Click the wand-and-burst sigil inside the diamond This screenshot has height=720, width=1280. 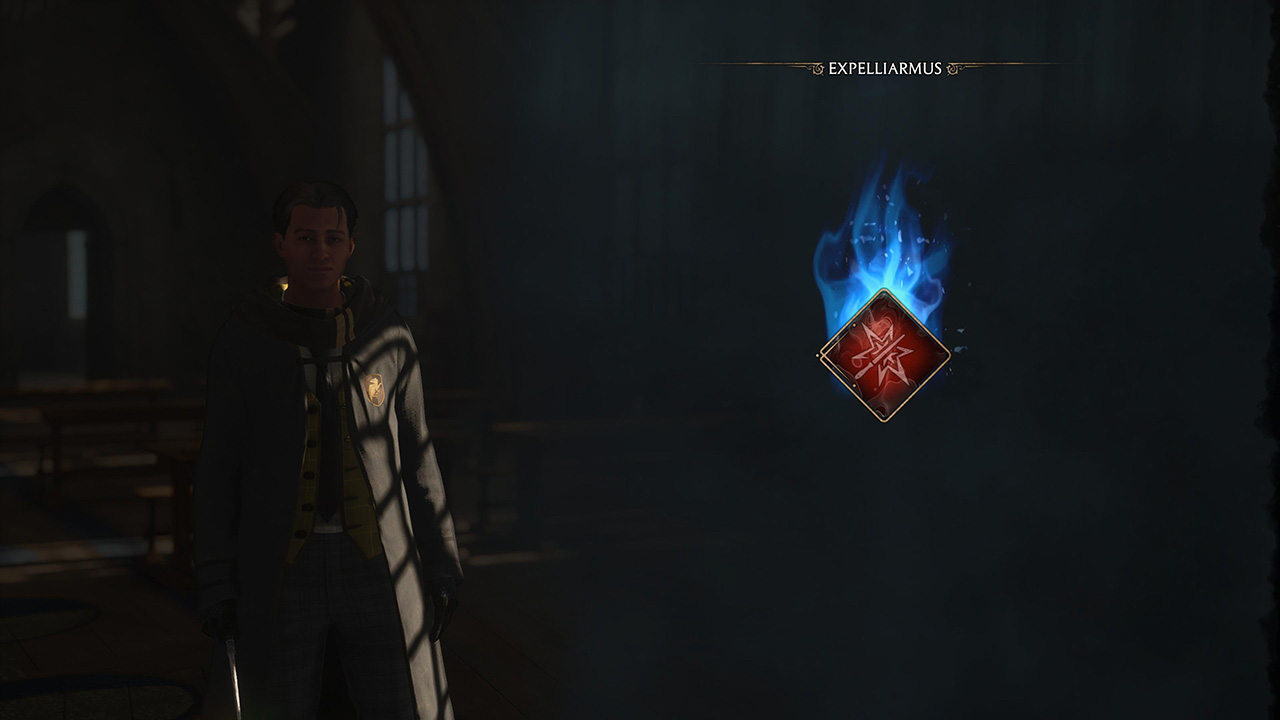[x=883, y=355]
